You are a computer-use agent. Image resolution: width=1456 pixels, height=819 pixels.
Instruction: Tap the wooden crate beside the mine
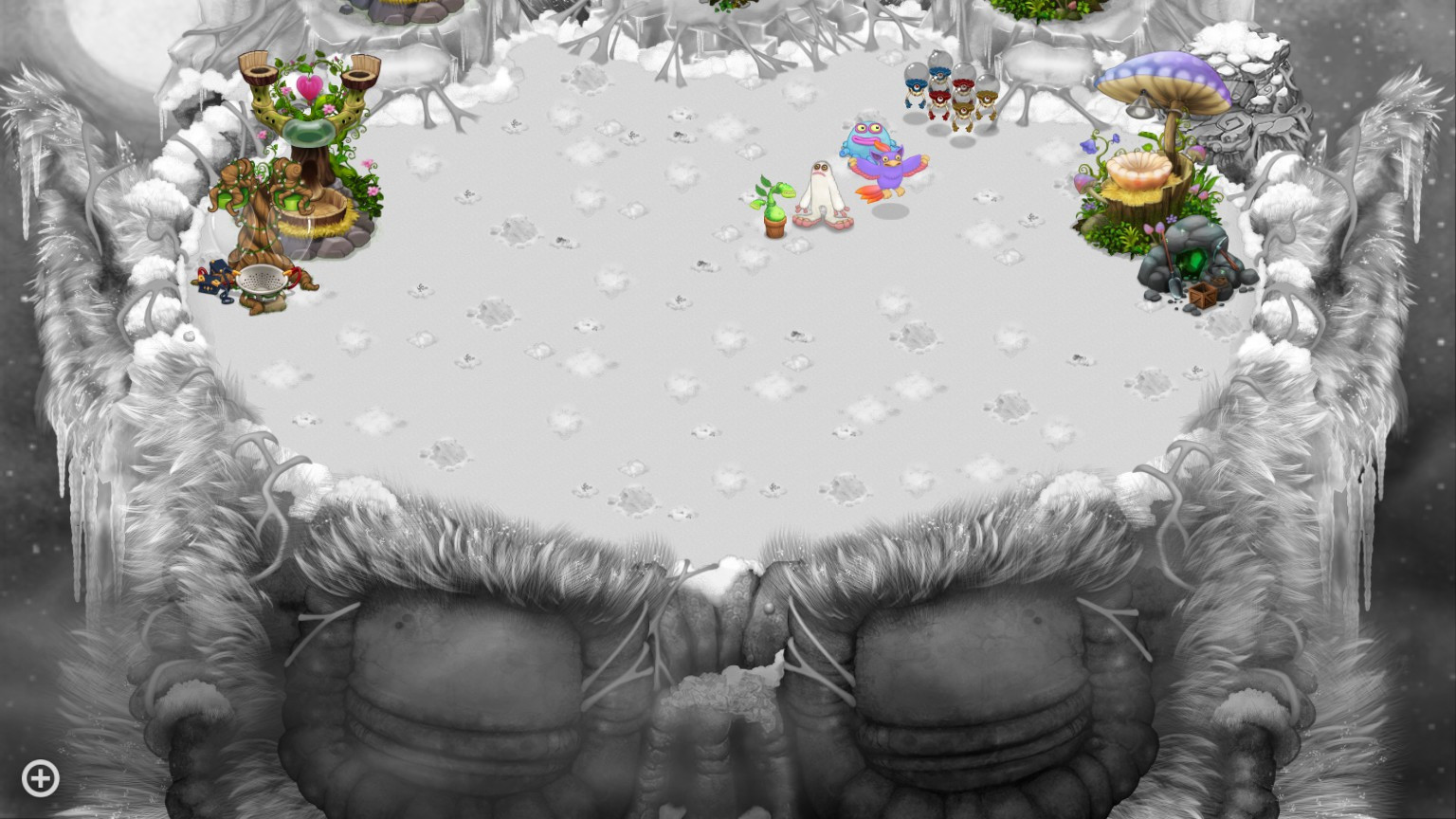1202,293
